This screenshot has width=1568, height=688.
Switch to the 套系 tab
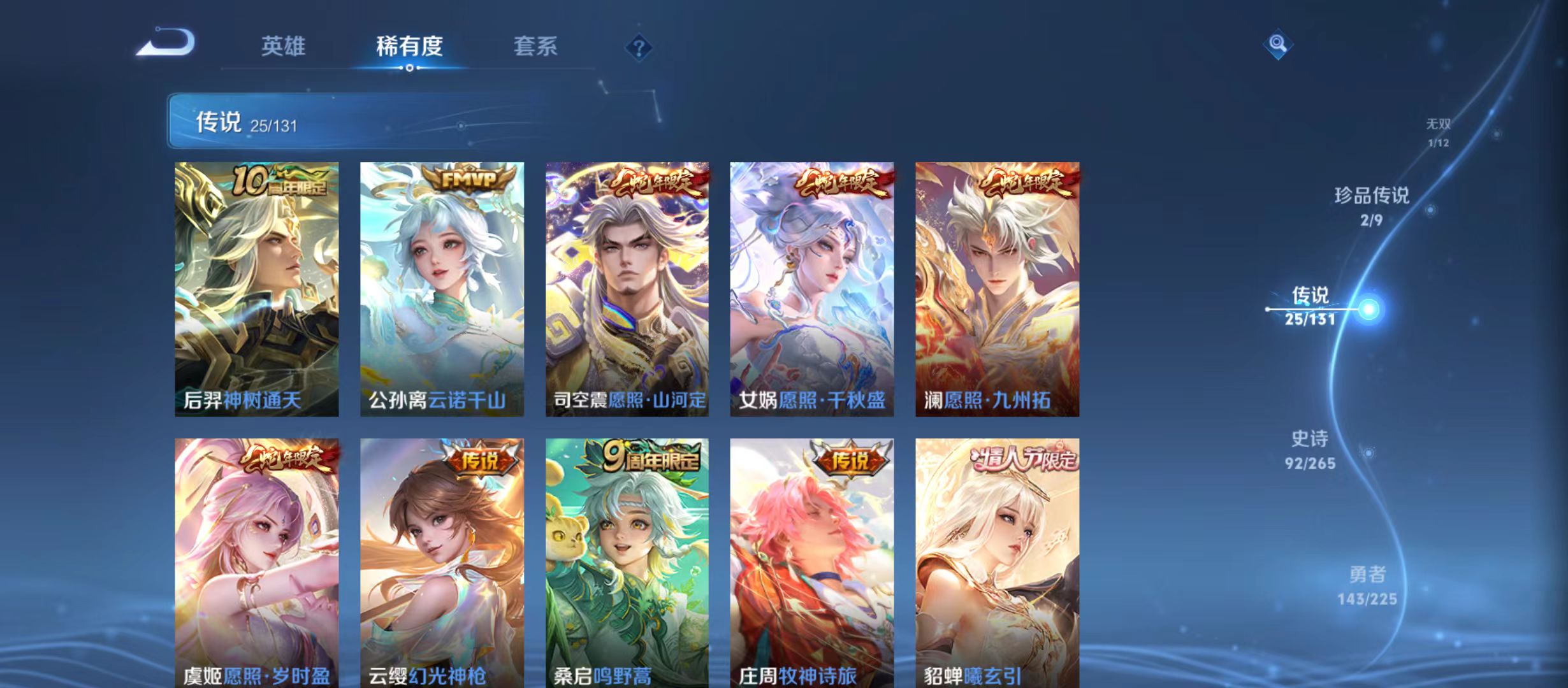(537, 46)
